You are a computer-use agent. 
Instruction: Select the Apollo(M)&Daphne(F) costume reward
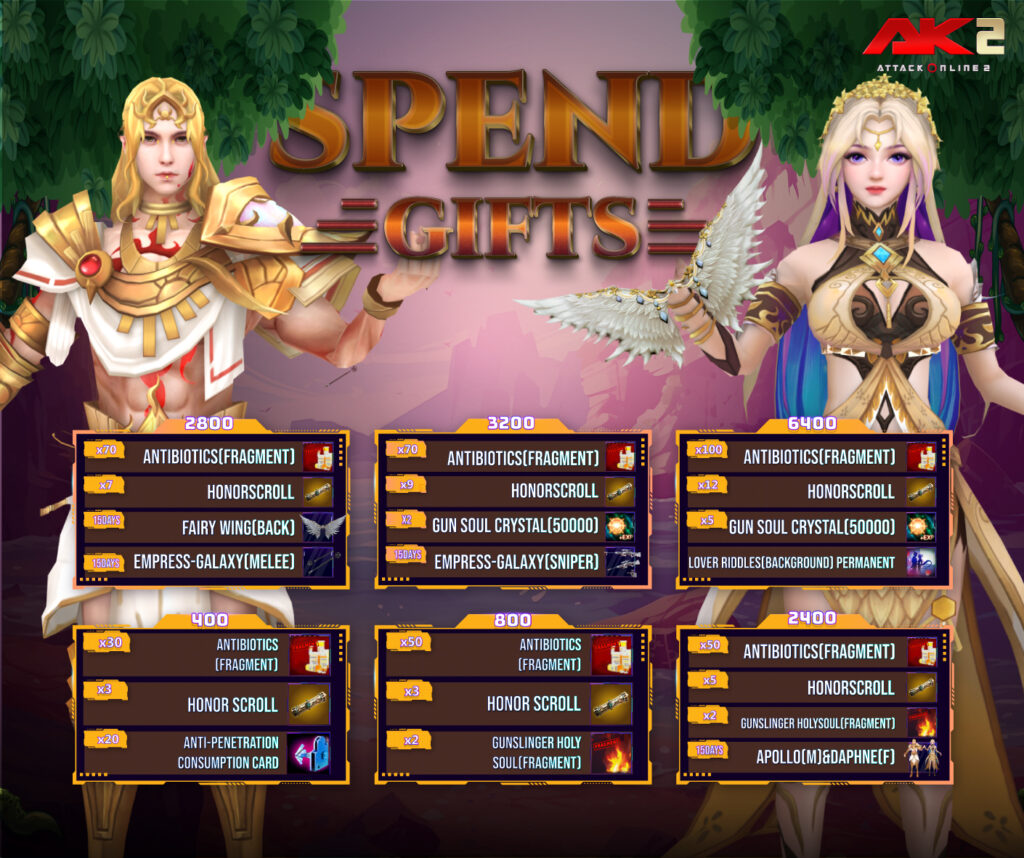click(921, 758)
